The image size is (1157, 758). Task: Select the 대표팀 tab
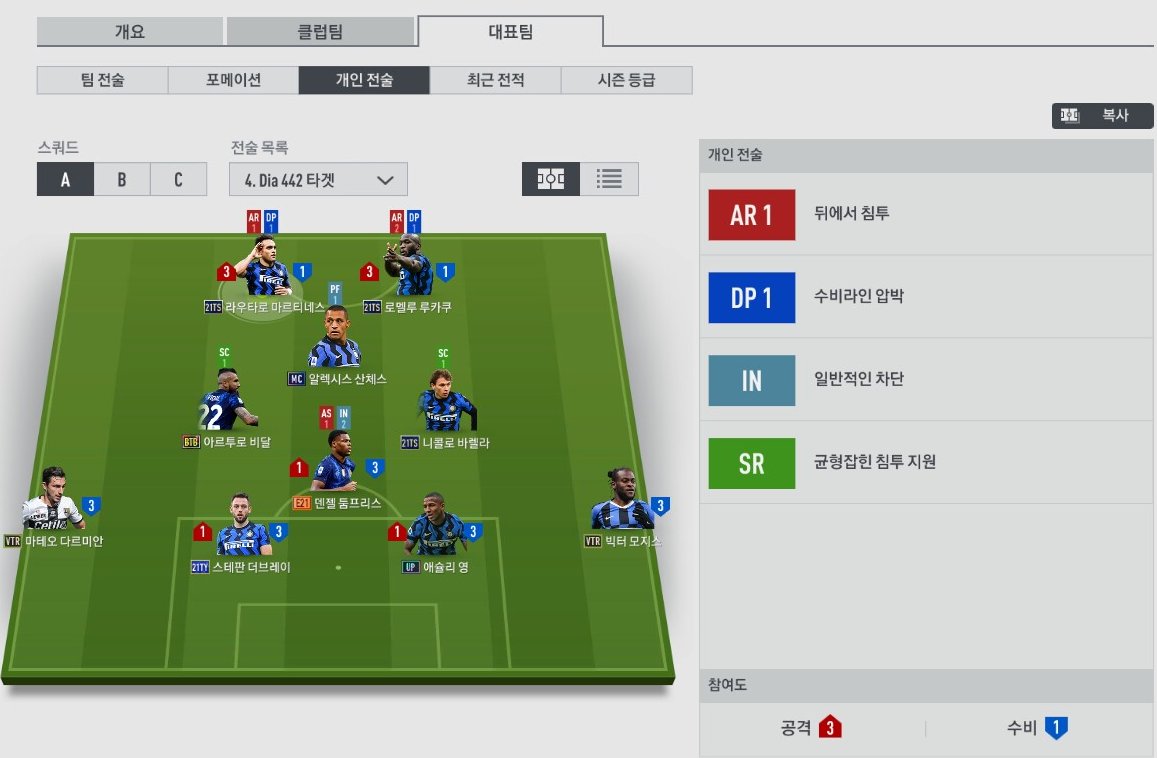click(510, 32)
